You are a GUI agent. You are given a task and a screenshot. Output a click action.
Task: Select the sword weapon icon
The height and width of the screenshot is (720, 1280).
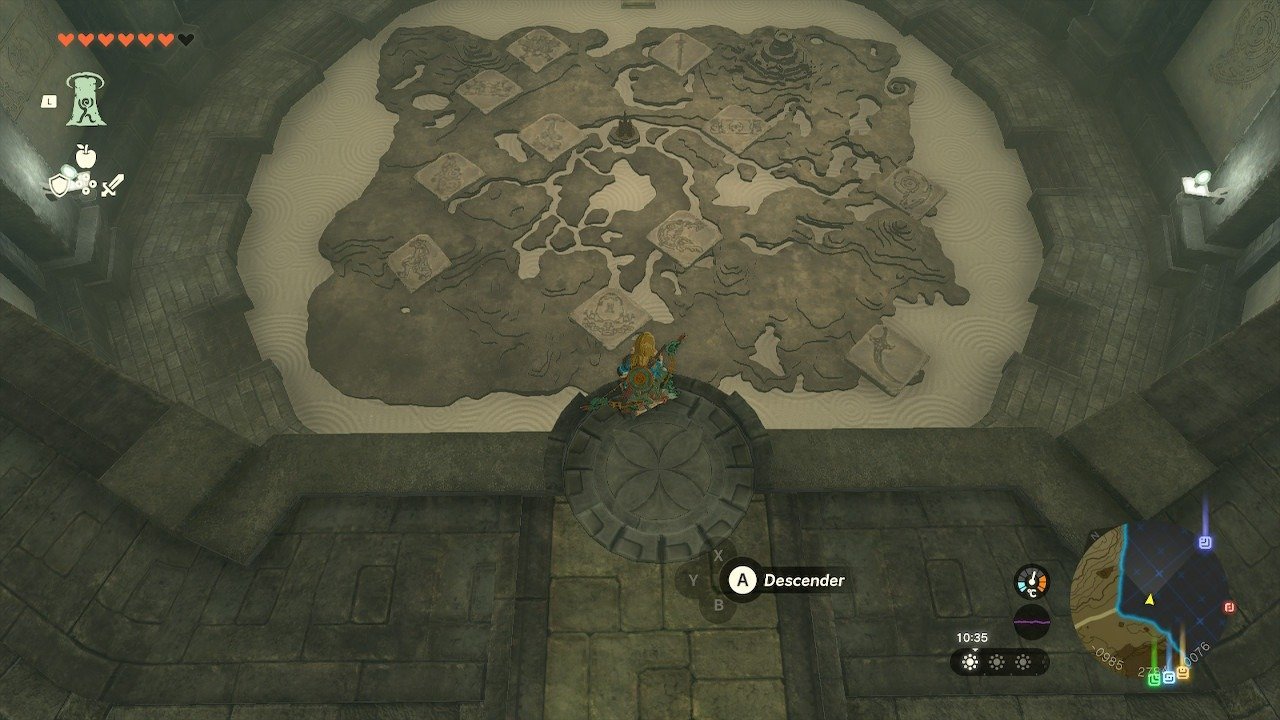click(x=112, y=185)
